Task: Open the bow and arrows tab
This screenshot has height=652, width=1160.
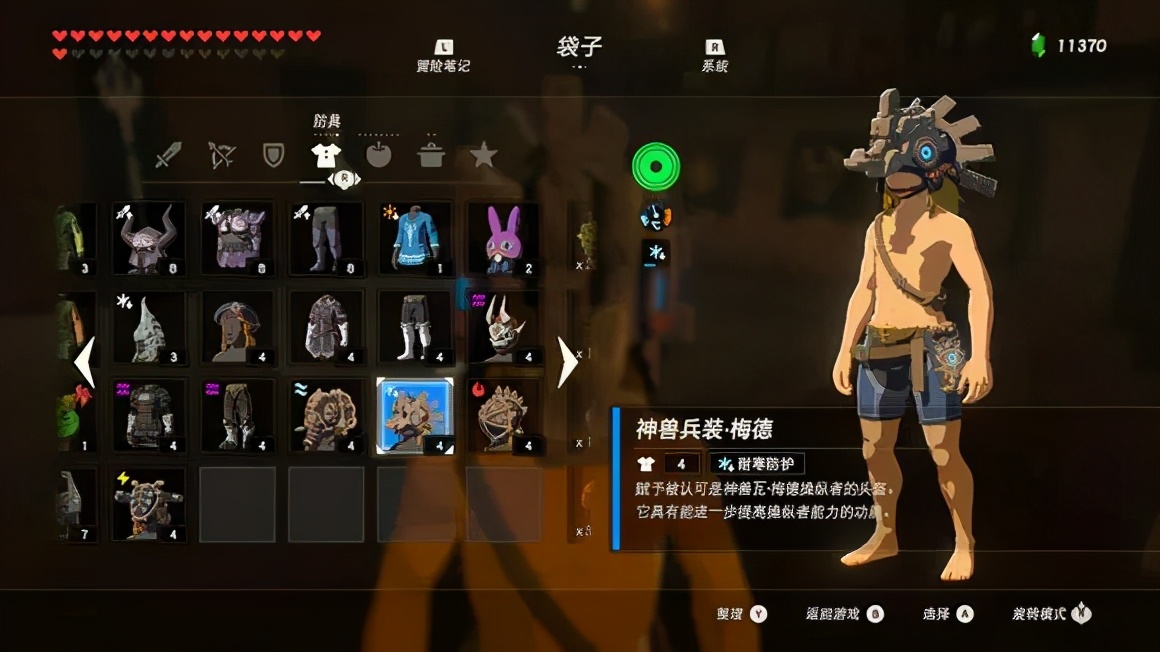Action: (x=221, y=156)
